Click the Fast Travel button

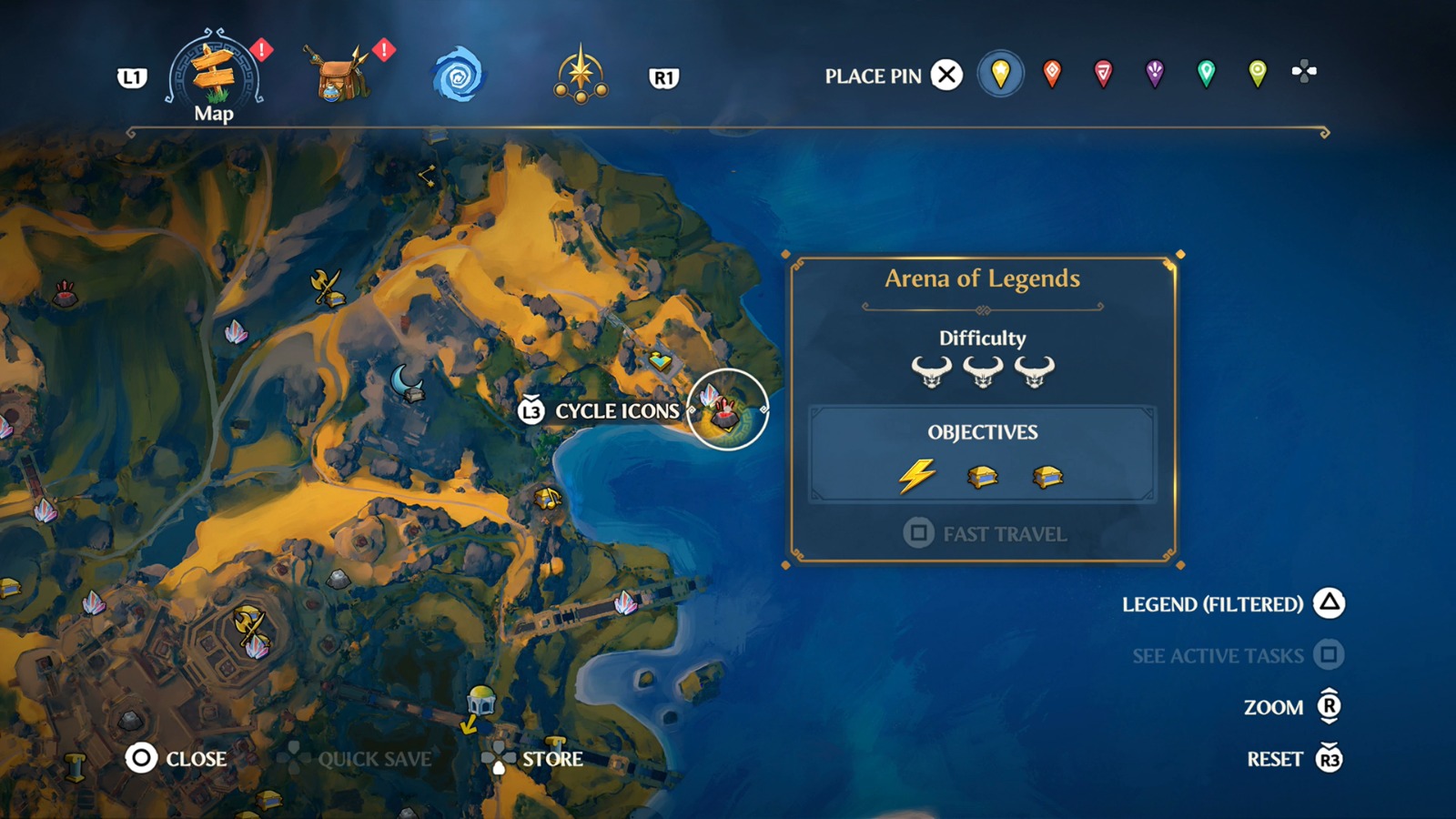click(987, 534)
